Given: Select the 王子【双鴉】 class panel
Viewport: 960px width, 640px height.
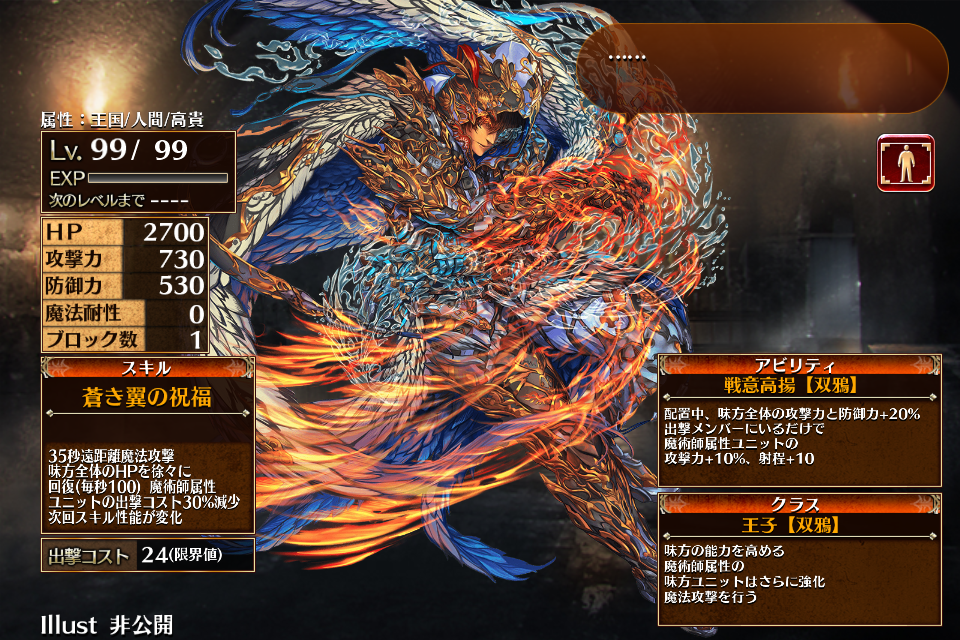Looking at the screenshot, I should click(x=799, y=558).
